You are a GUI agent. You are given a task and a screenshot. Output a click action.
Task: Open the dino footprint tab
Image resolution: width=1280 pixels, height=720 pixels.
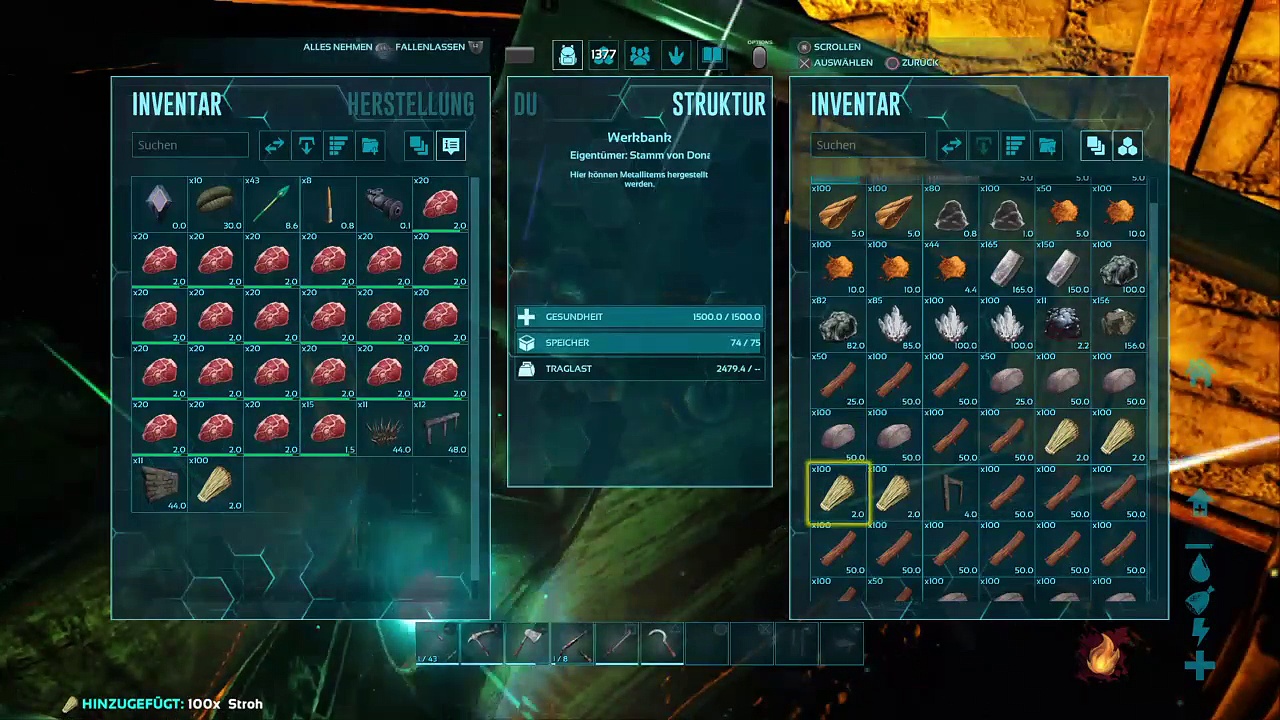[x=676, y=56]
